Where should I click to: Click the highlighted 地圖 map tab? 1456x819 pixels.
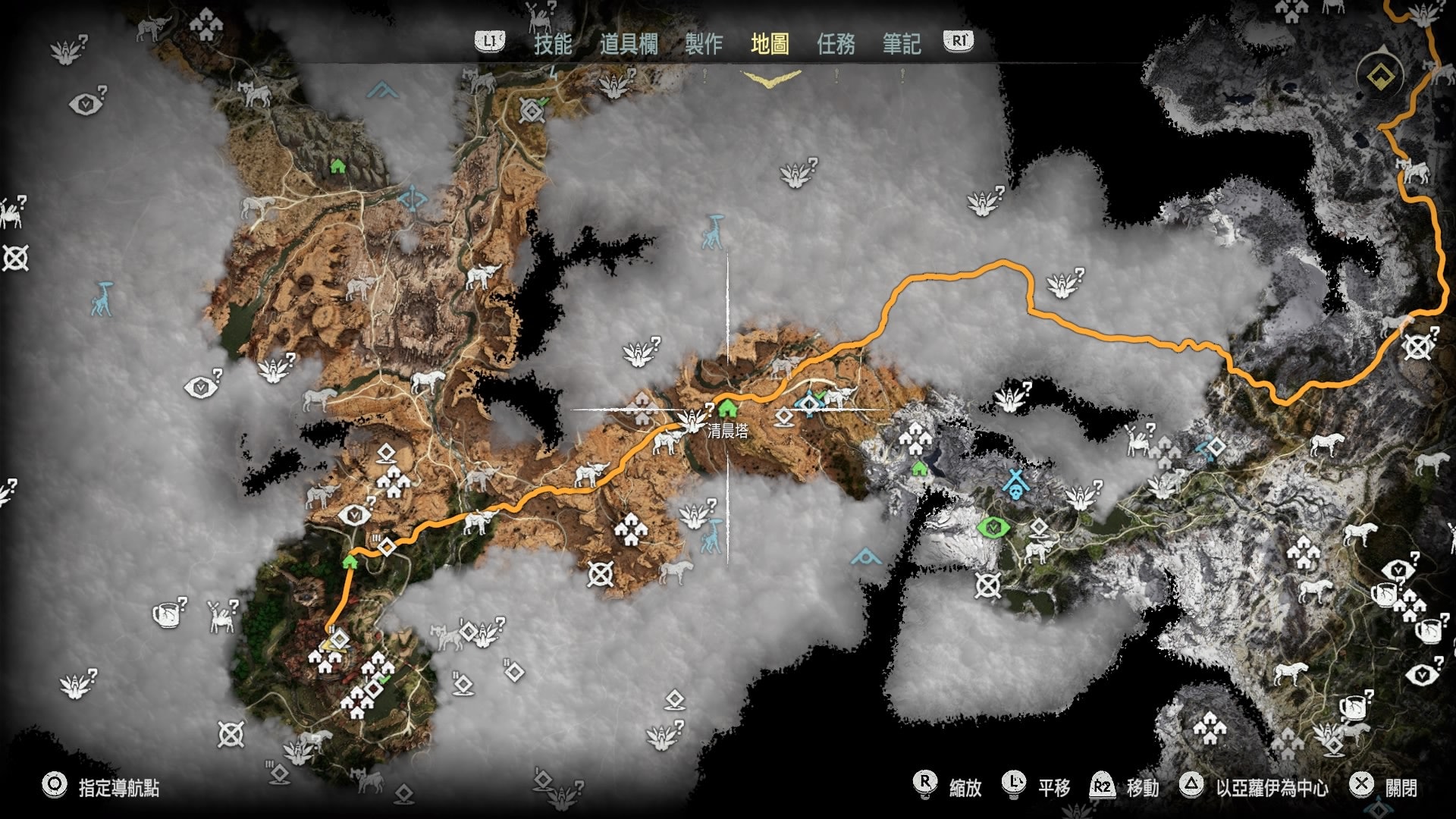(x=770, y=44)
